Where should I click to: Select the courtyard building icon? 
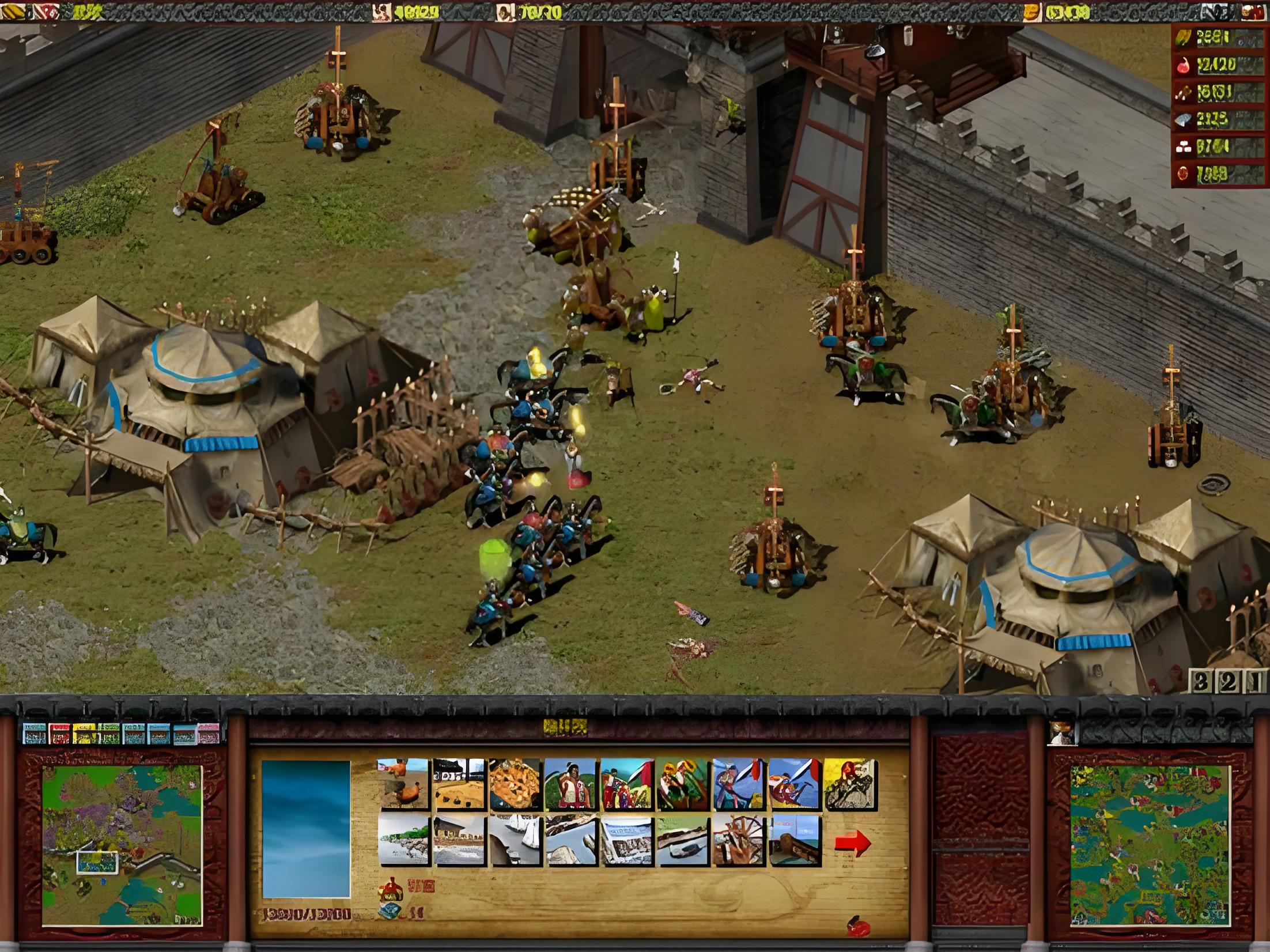[459, 784]
